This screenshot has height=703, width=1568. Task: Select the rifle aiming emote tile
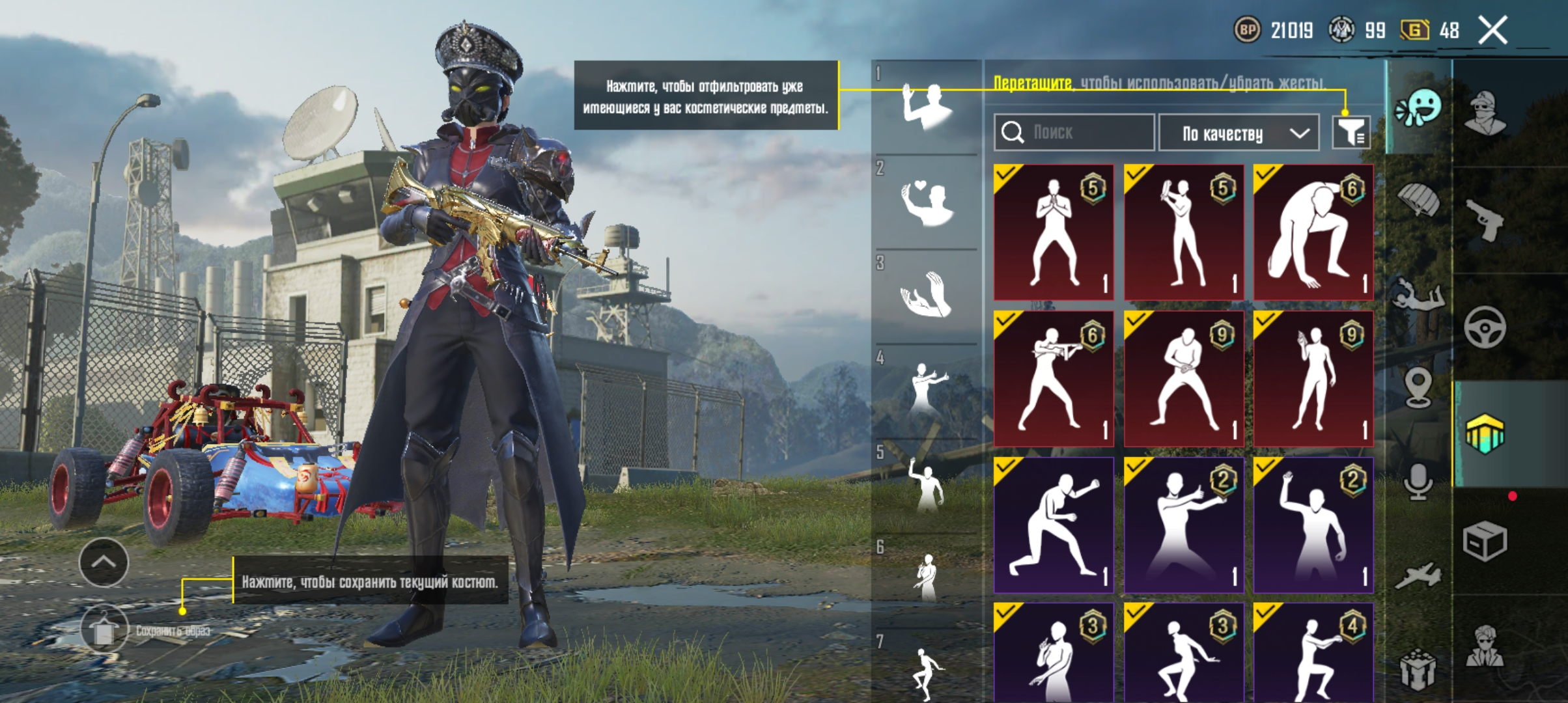tap(1053, 378)
